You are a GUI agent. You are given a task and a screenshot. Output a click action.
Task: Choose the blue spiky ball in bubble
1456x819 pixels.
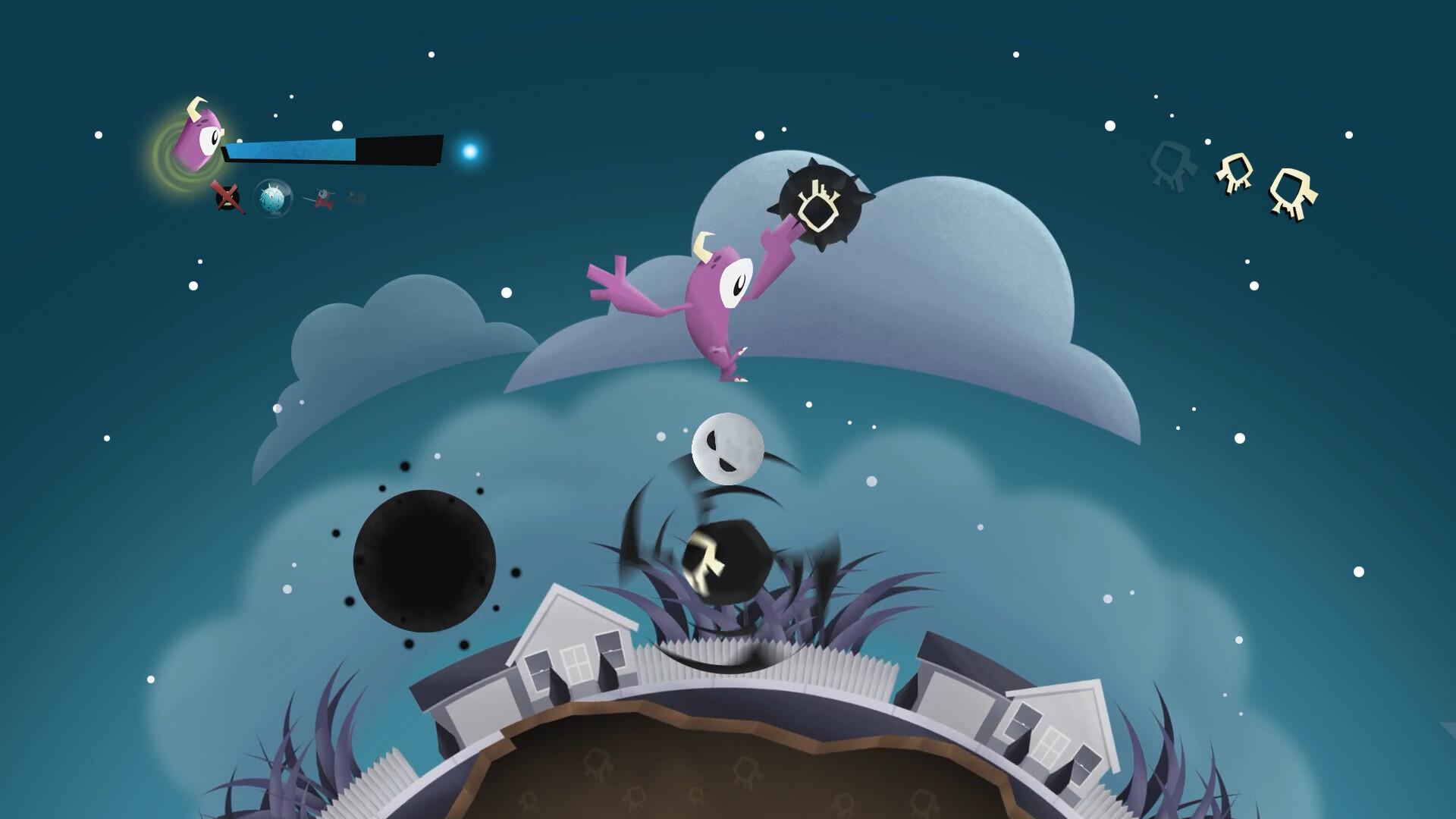coord(271,199)
